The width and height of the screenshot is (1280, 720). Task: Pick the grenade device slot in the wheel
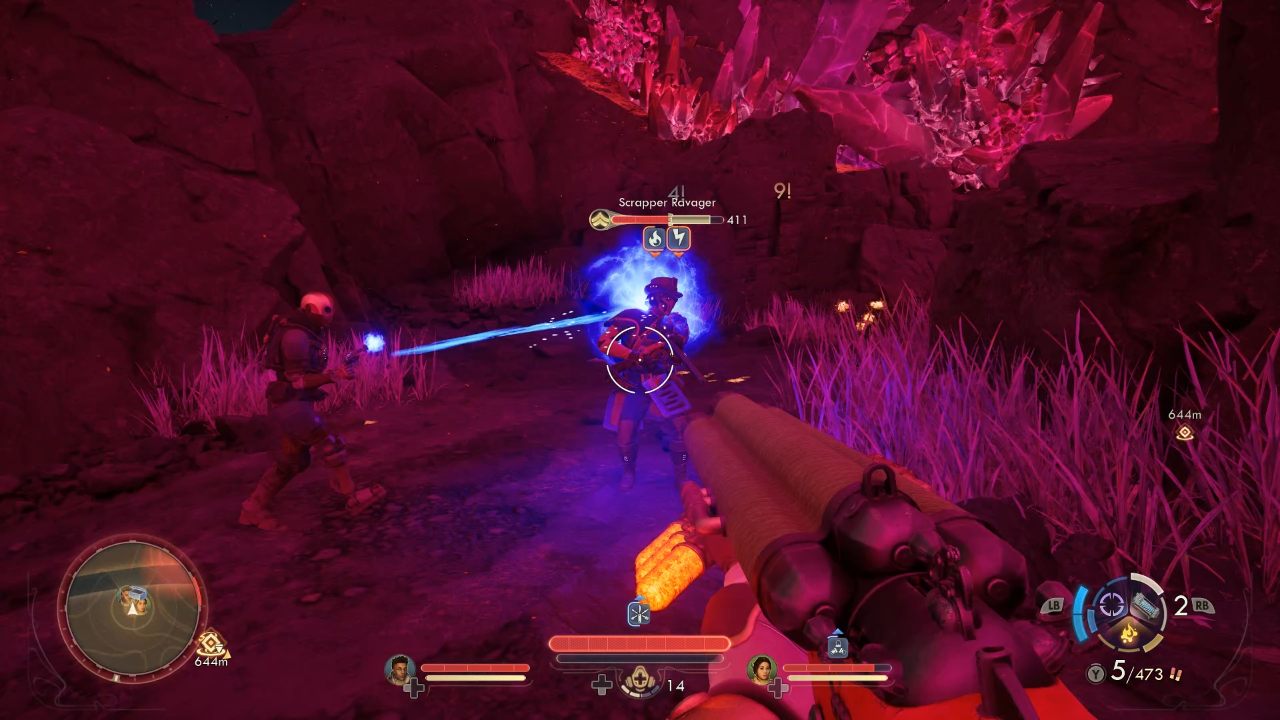click(x=1146, y=605)
